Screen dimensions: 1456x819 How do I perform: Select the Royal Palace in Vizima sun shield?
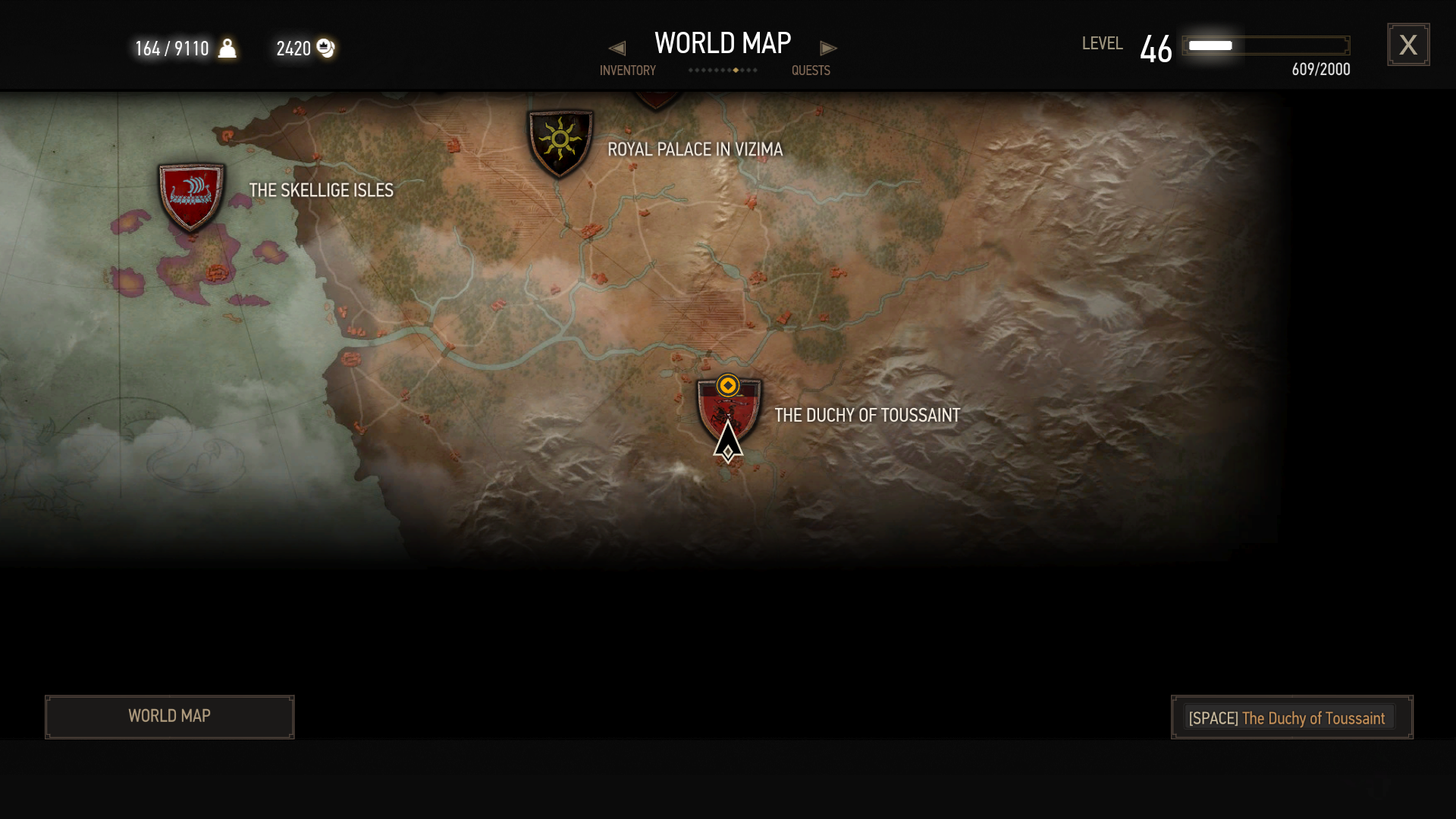pyautogui.click(x=560, y=142)
